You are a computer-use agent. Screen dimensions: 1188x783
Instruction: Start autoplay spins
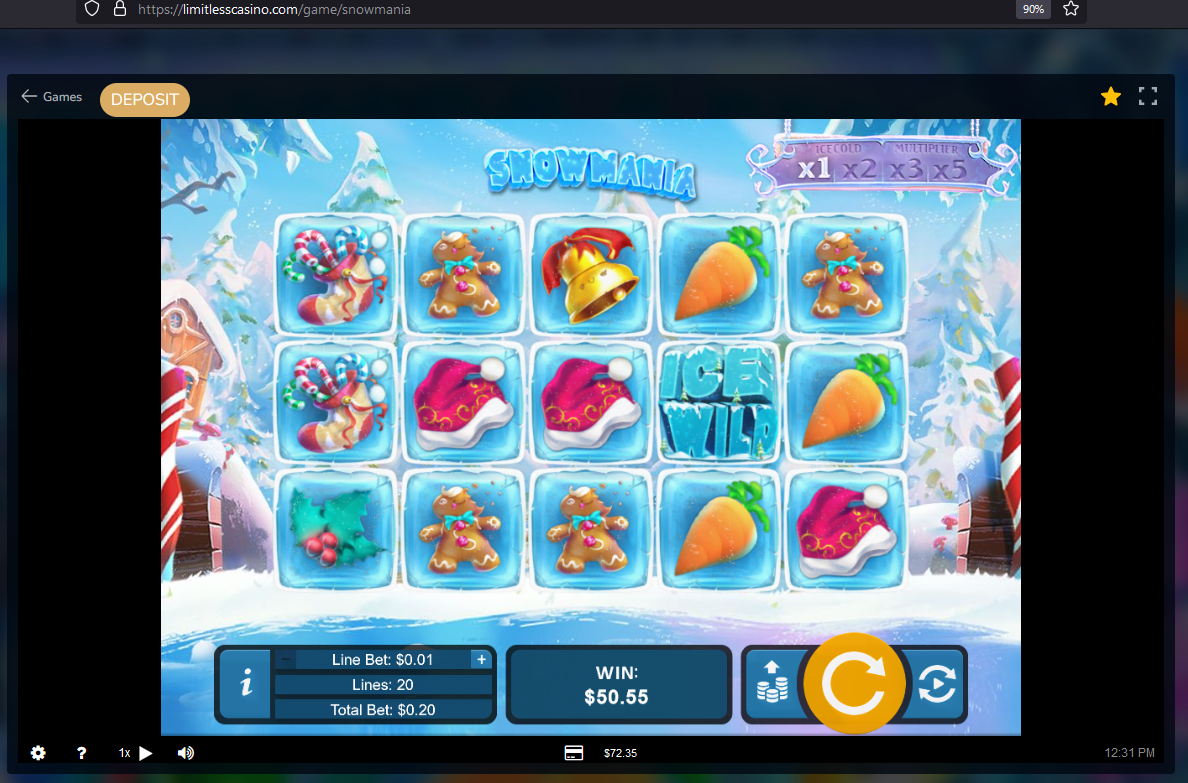click(936, 684)
